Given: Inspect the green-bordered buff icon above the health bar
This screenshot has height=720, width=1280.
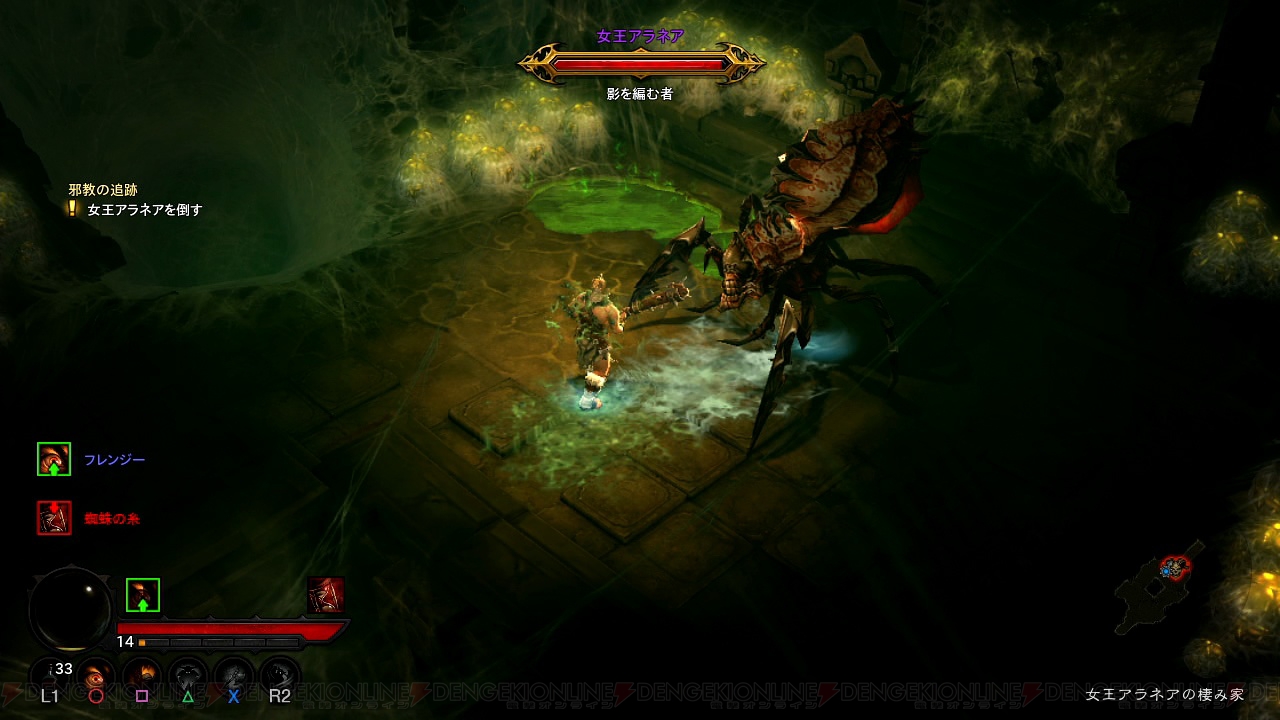Looking at the screenshot, I should coord(143,595).
